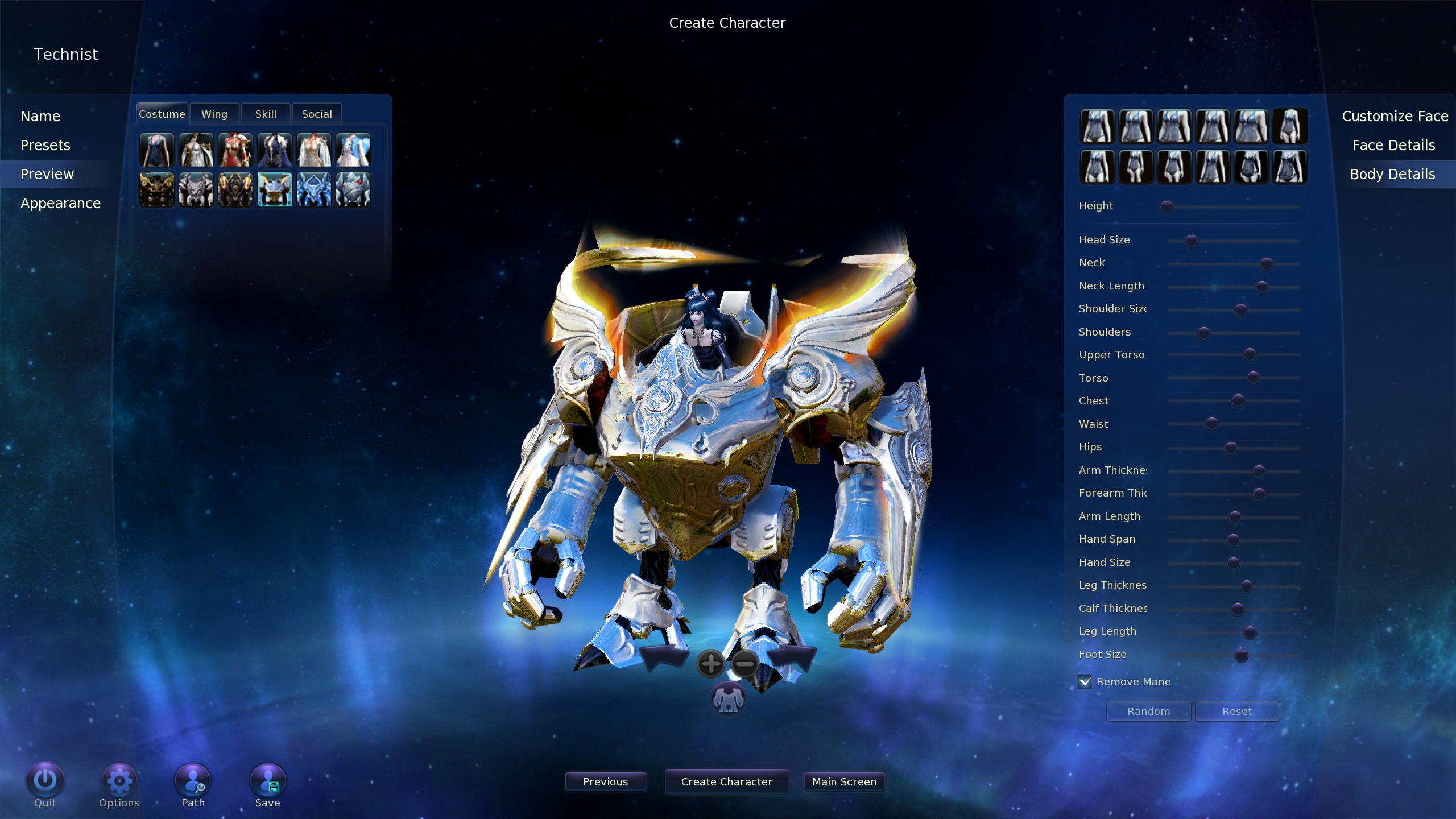Reset body sliders with Reset button
Screen dimensions: 1456x819
(x=1237, y=712)
